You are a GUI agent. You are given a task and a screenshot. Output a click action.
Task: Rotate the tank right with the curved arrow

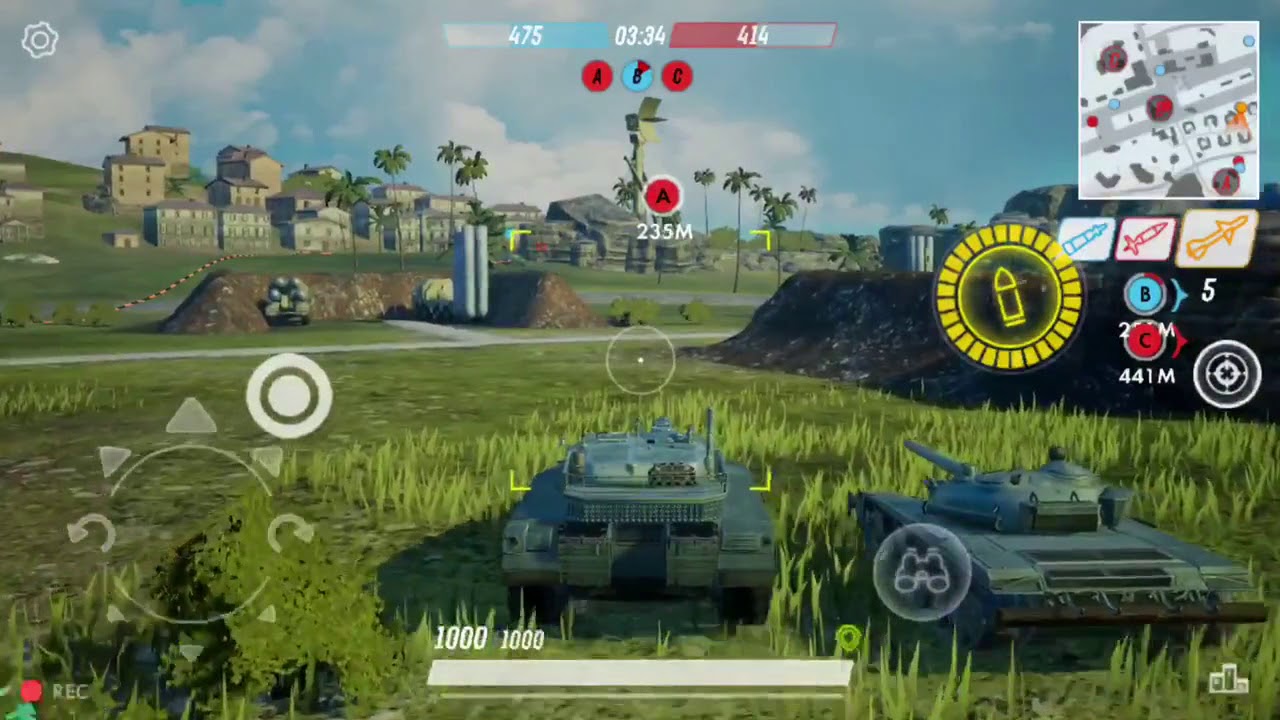(290, 531)
